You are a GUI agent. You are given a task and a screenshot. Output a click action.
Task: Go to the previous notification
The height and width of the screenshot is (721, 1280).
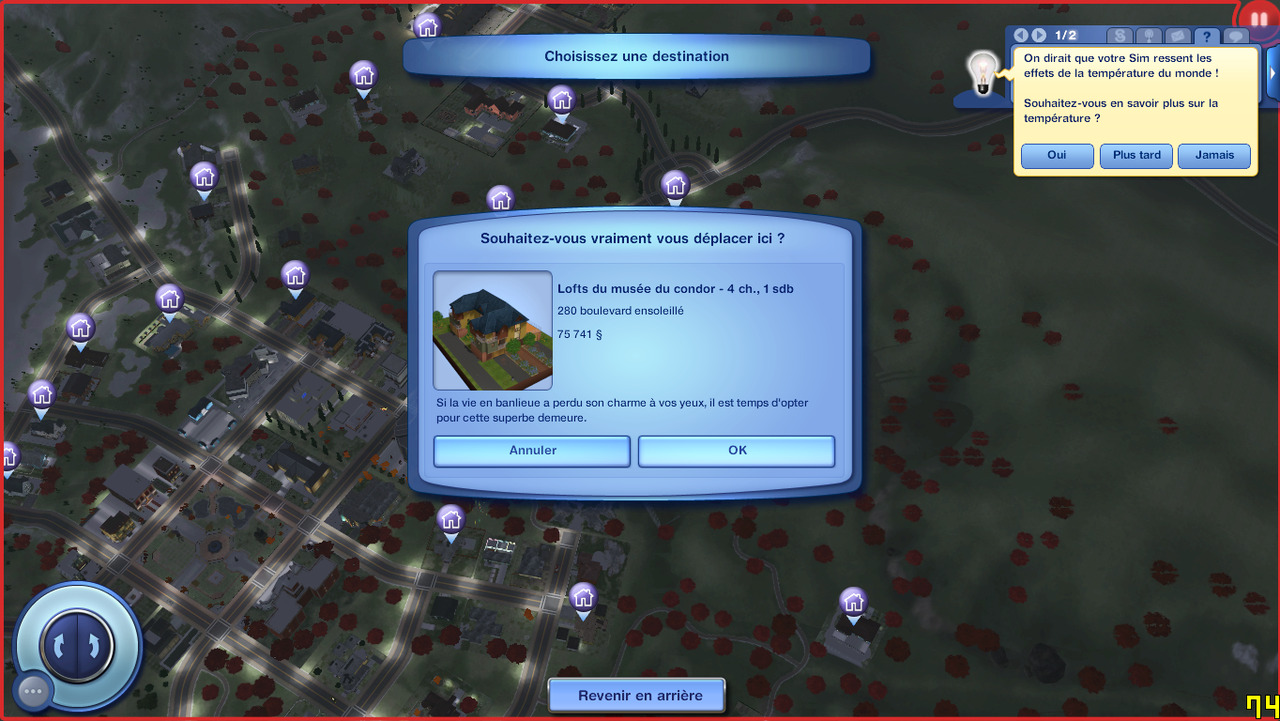(1021, 36)
